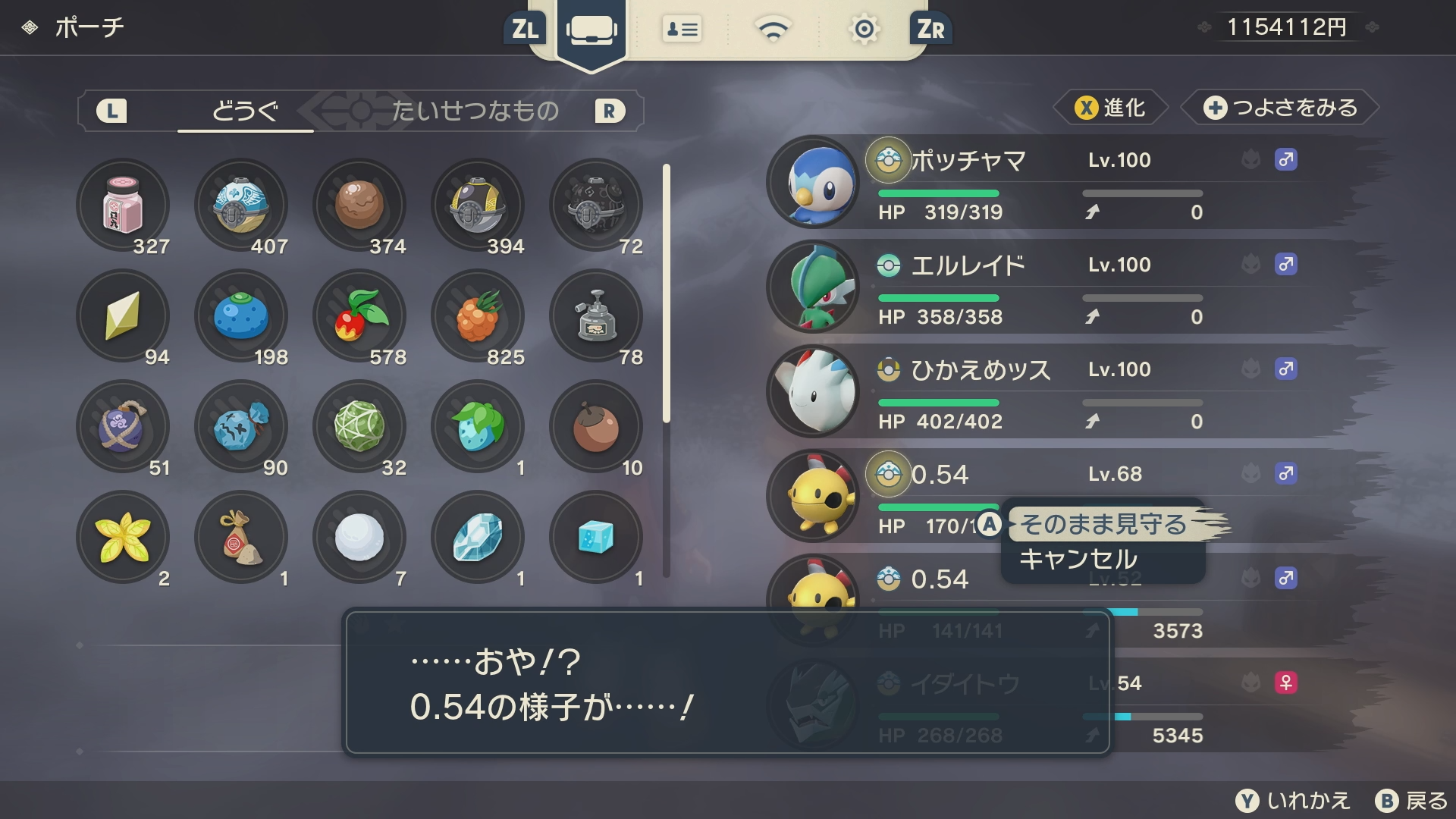Choose そのまま見守る in the evolution prompt
This screenshot has height=819, width=1456.
pyautogui.click(x=1103, y=524)
